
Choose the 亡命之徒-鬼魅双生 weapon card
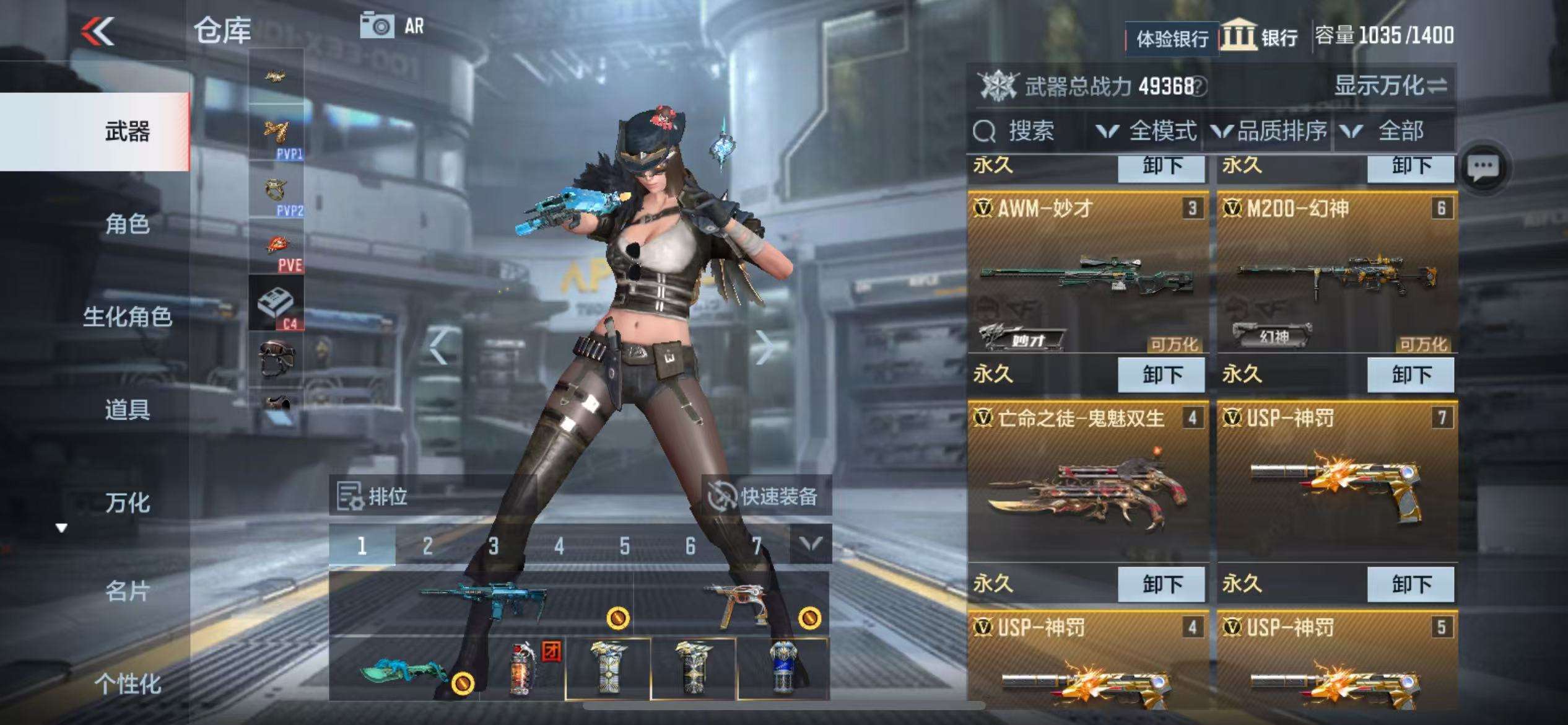tap(1087, 482)
